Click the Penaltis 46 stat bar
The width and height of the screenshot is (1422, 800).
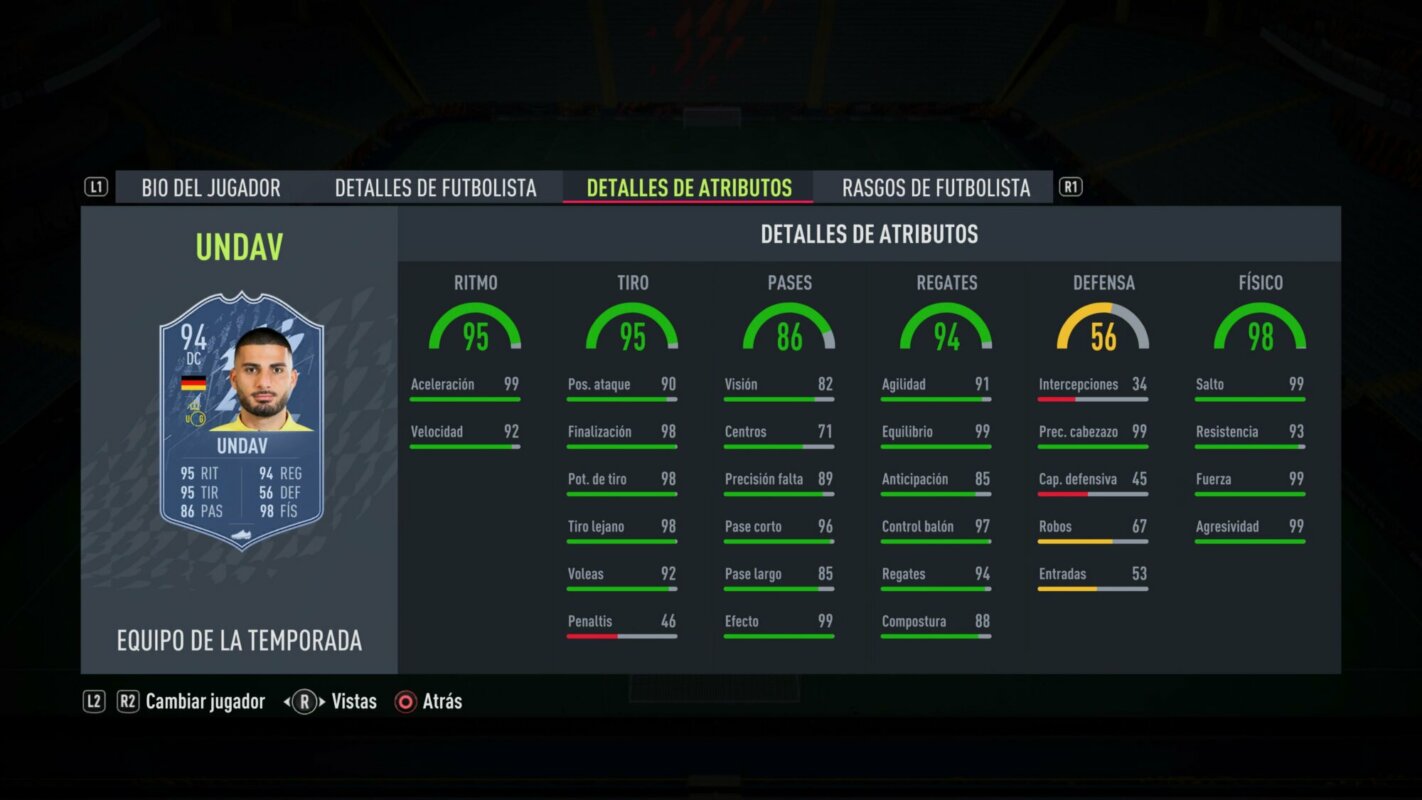[x=622, y=626]
